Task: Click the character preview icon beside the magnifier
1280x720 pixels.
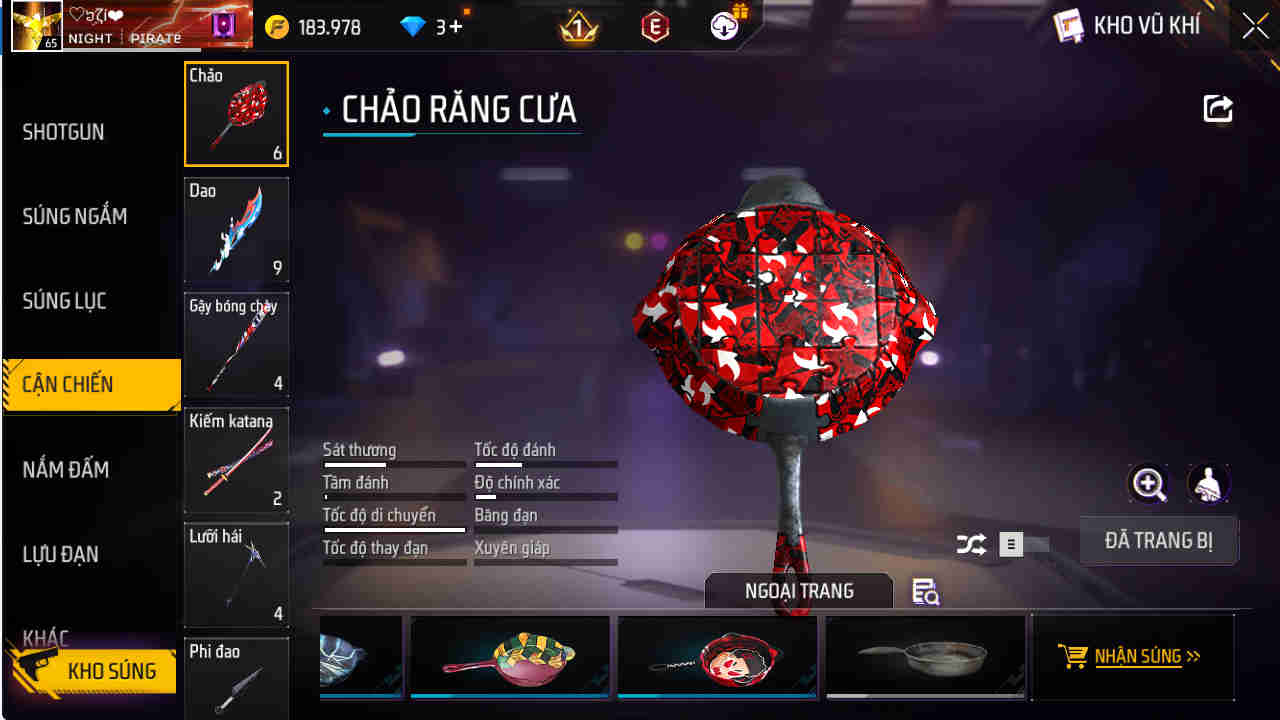Action: 1209,484
